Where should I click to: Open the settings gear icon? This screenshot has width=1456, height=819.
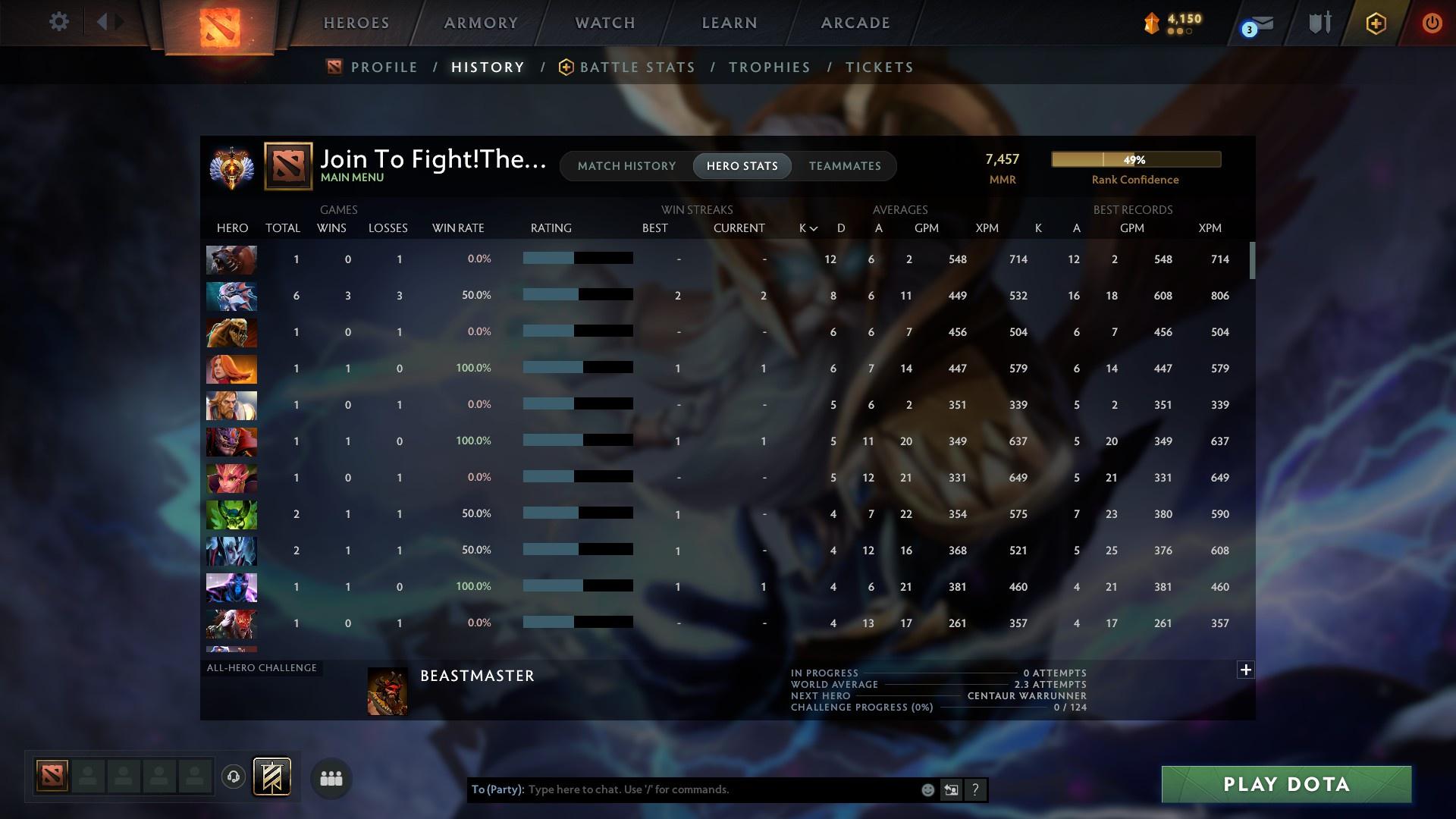pyautogui.click(x=59, y=22)
